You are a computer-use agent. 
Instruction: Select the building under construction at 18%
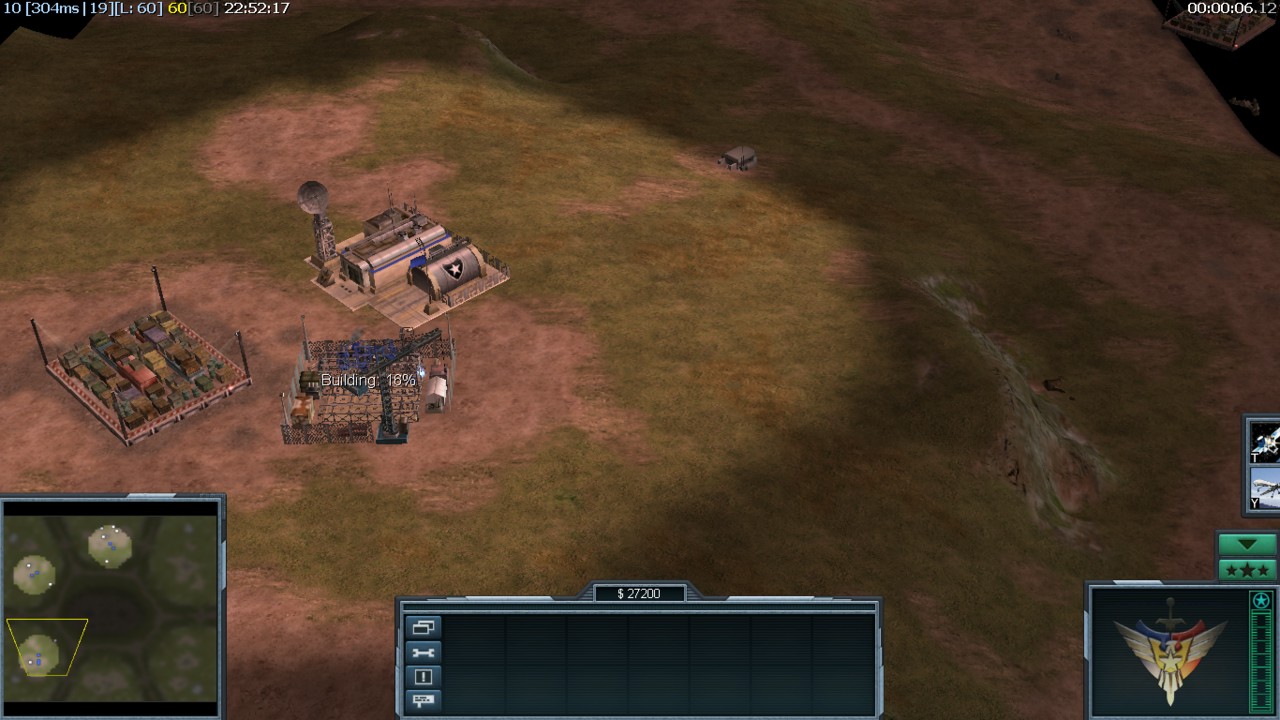point(370,392)
